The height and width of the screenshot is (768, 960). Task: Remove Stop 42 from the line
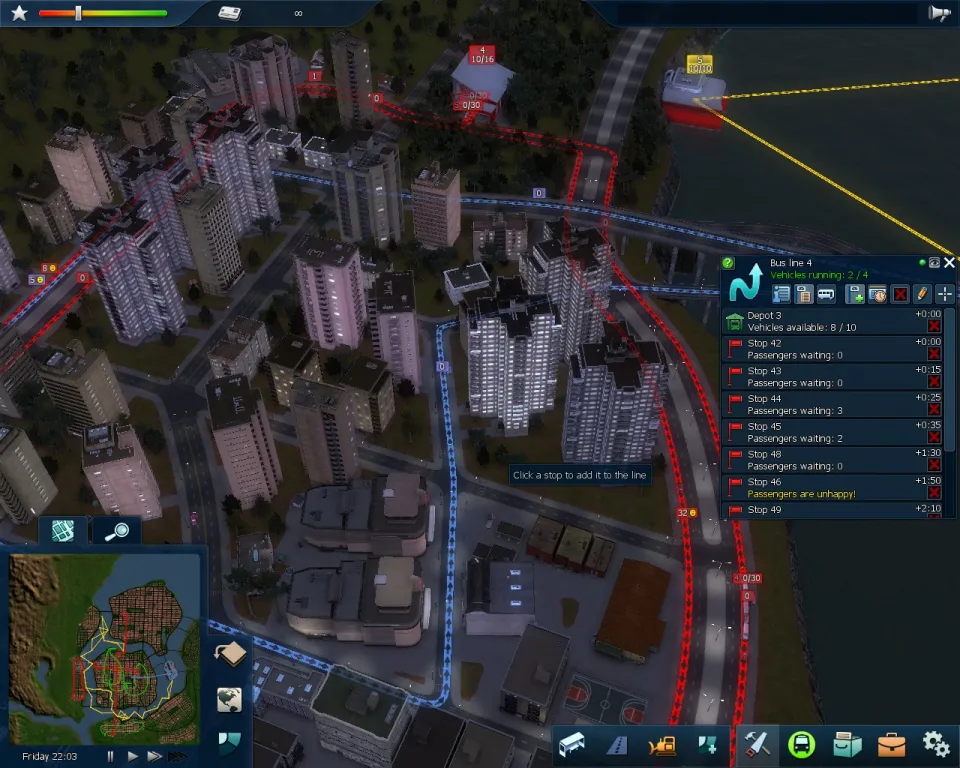pyautogui.click(x=934, y=354)
